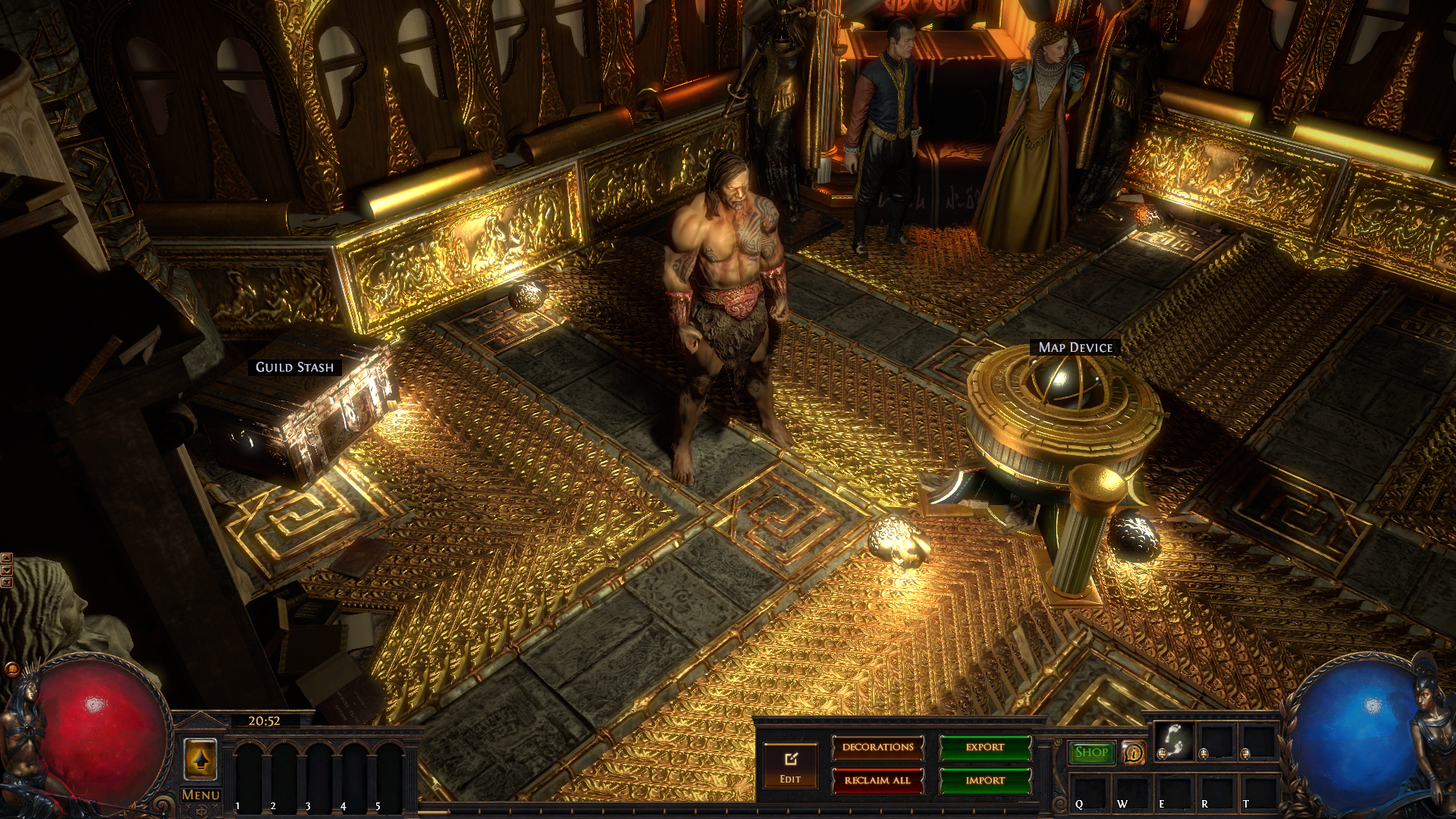Click the orange info speech-bubble icon
1456x819 pixels.
[x=1134, y=753]
